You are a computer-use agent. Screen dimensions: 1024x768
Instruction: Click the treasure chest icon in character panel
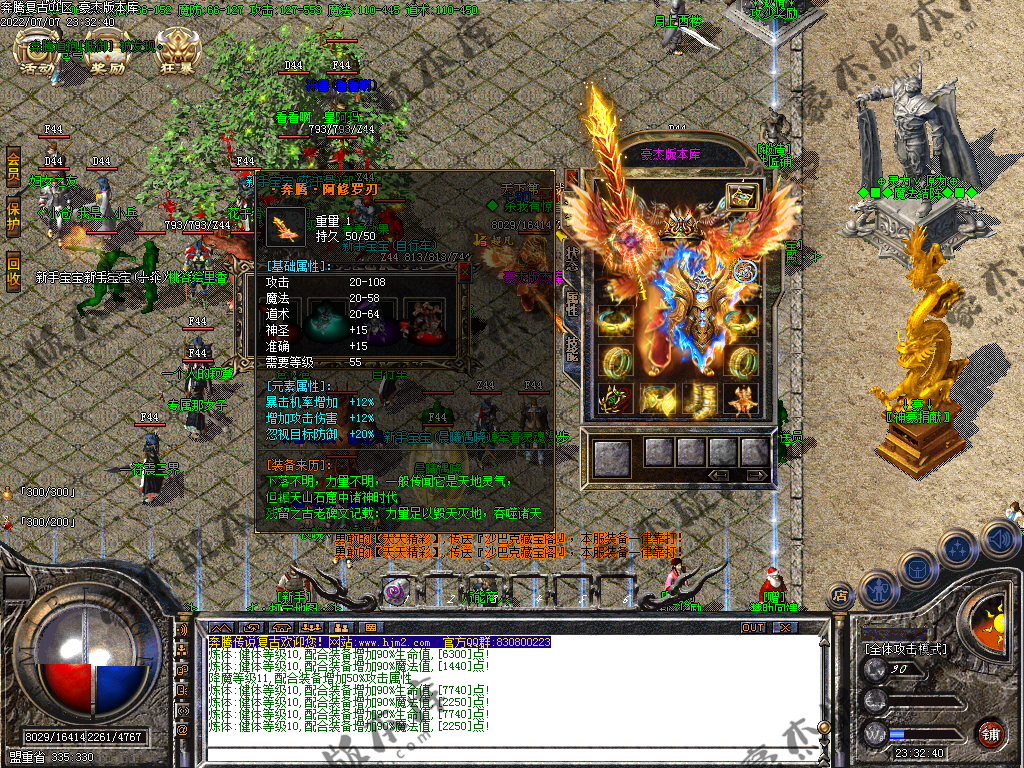[x=742, y=196]
